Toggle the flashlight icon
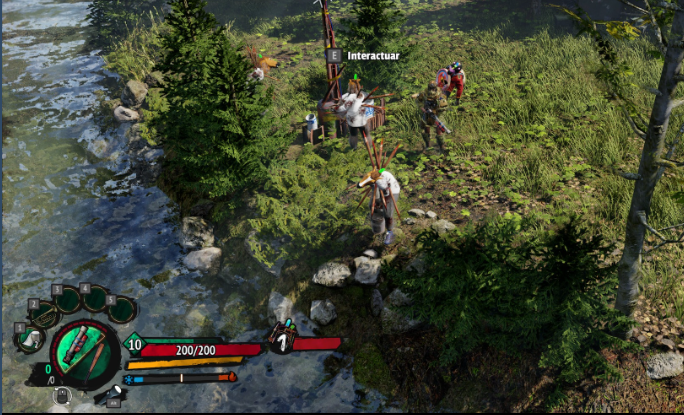This screenshot has width=684, height=415. [x=111, y=394]
